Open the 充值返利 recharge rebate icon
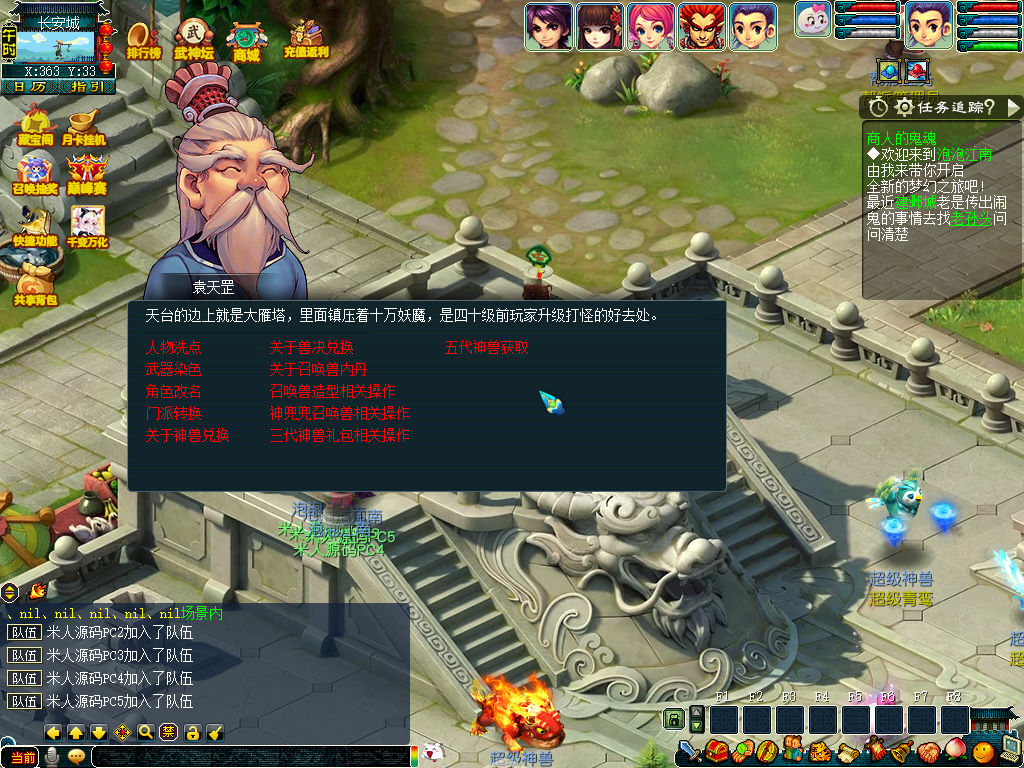 tap(306, 39)
